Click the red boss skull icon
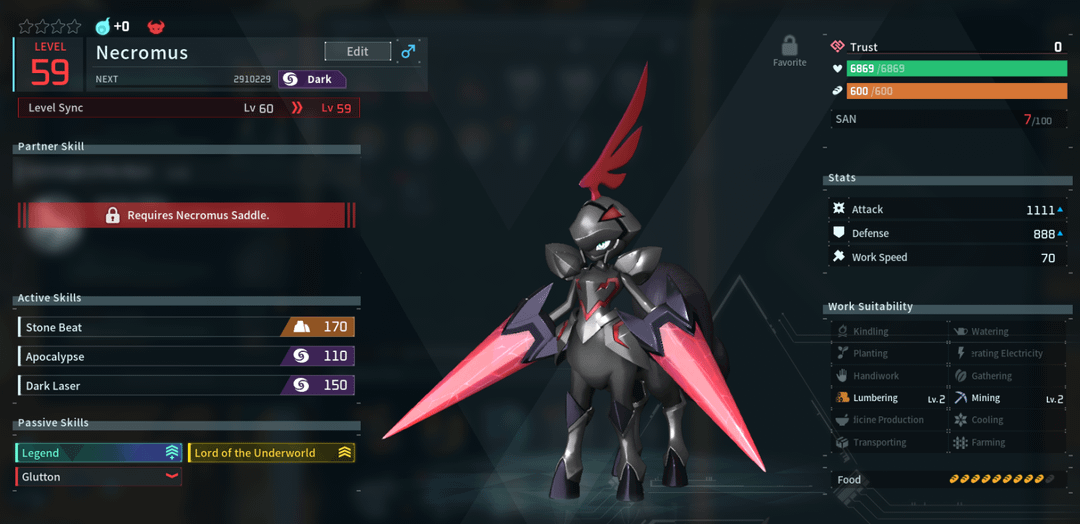Viewport: 1080px width, 524px height. coord(156,27)
